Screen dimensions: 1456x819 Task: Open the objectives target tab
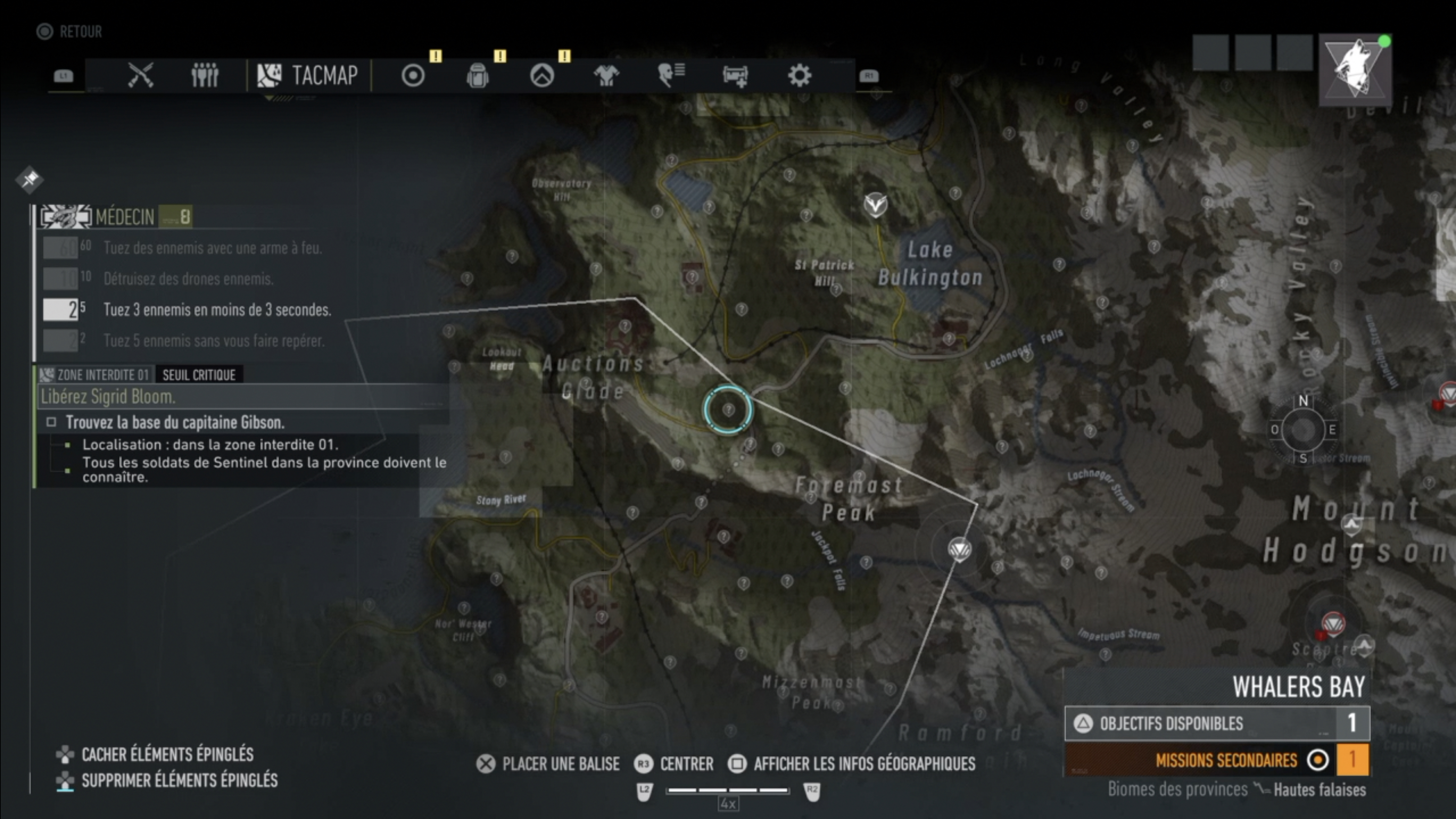(x=413, y=75)
